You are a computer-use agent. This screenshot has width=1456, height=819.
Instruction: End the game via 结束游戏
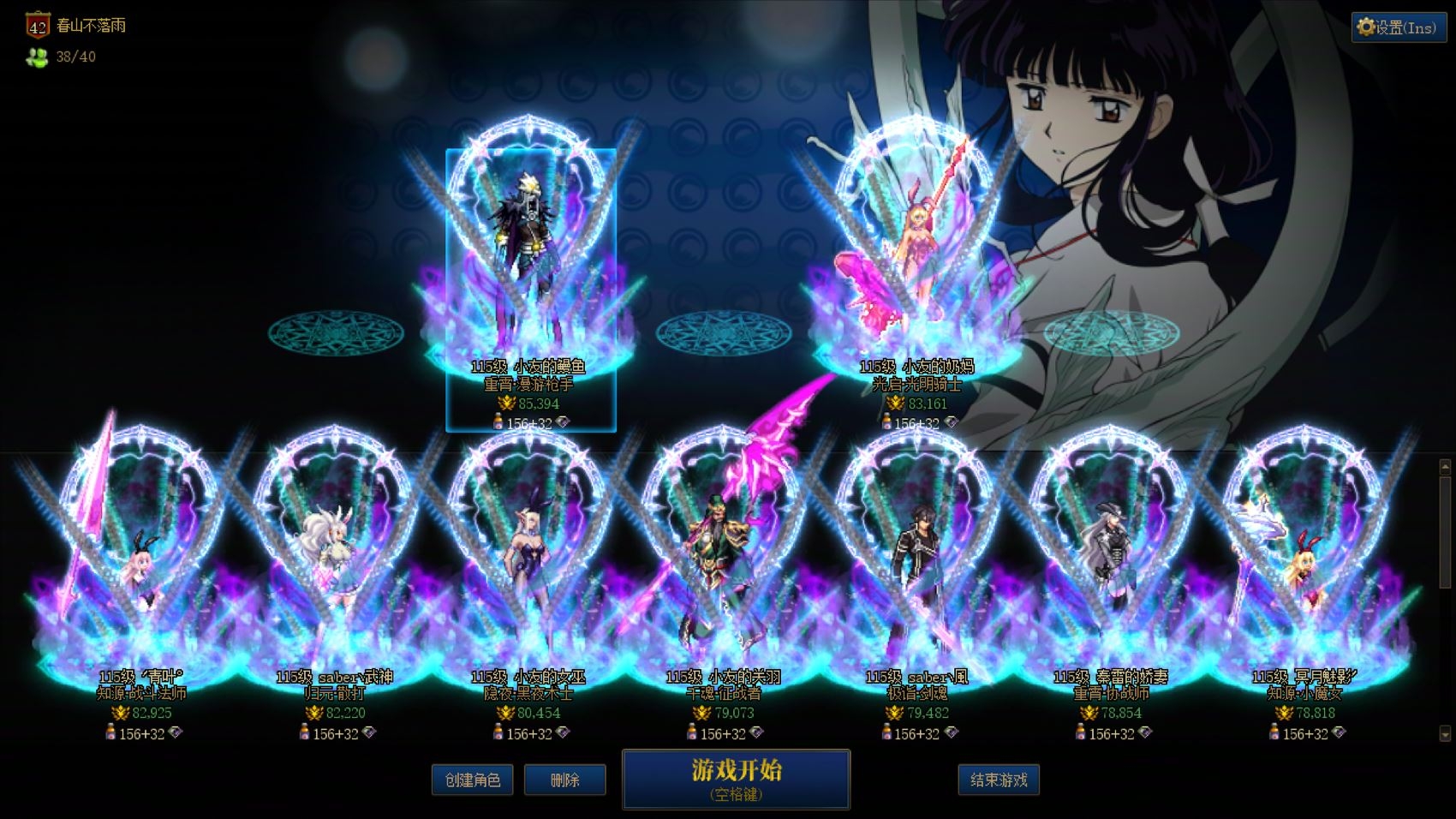pyautogui.click(x=998, y=780)
